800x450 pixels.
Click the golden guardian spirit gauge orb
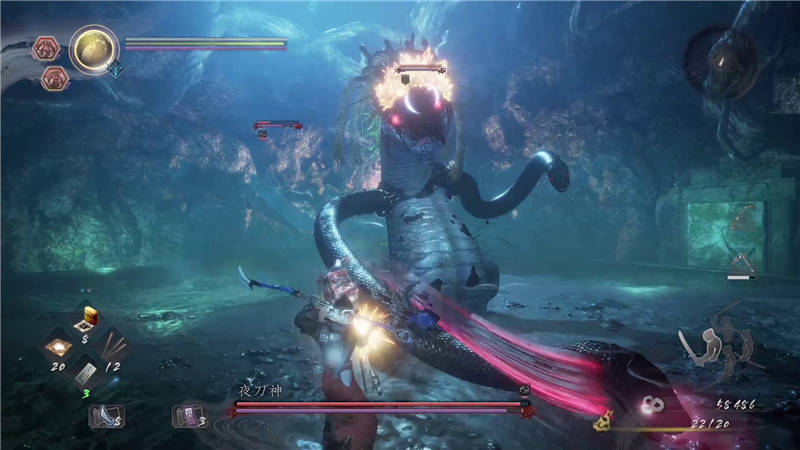coord(95,47)
